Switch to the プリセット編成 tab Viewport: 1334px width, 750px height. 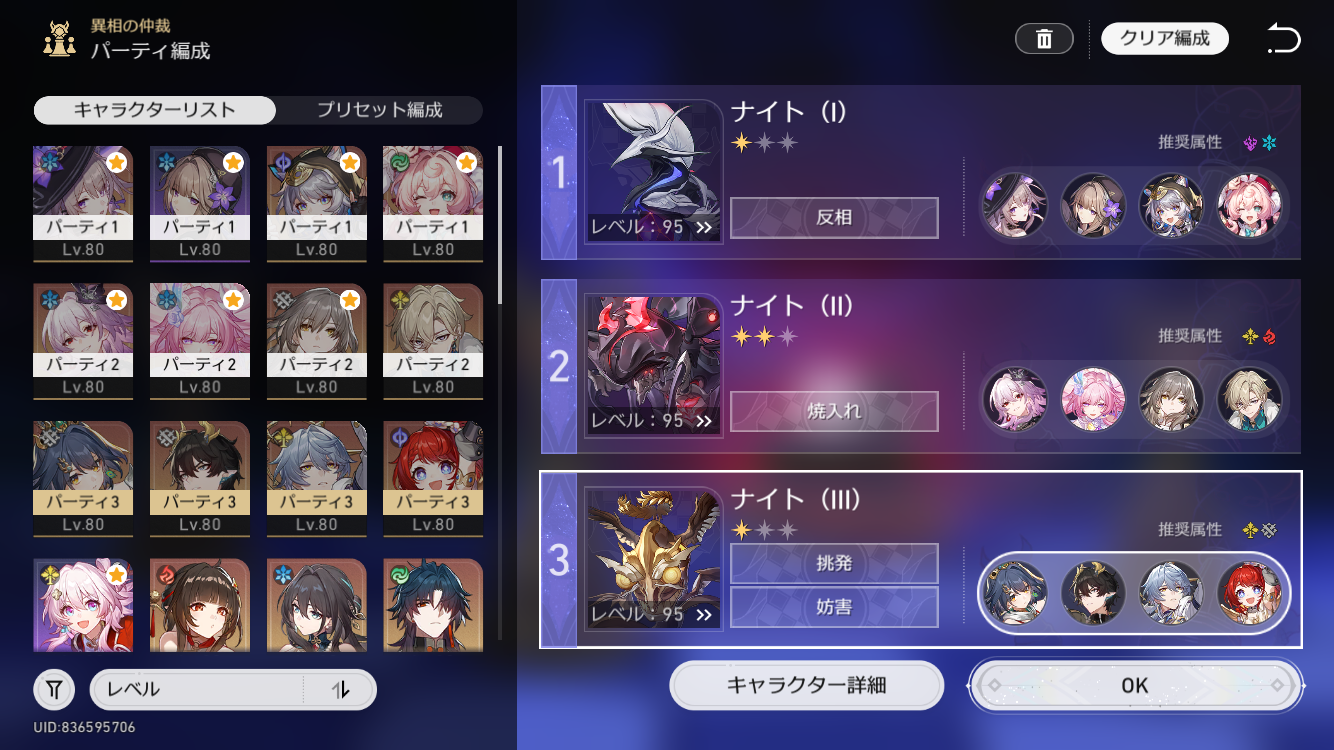379,110
